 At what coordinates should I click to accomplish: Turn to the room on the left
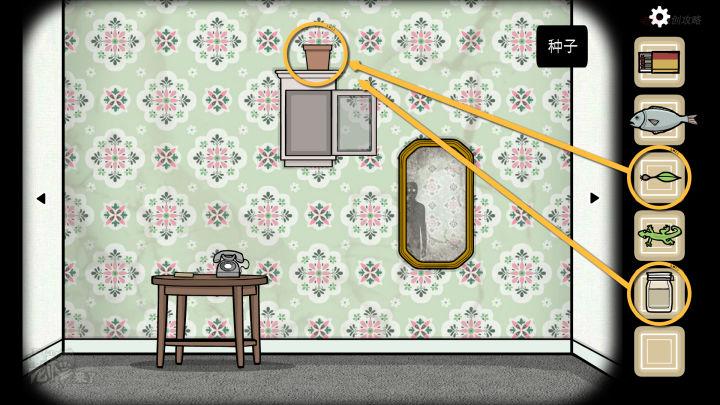click(40, 198)
